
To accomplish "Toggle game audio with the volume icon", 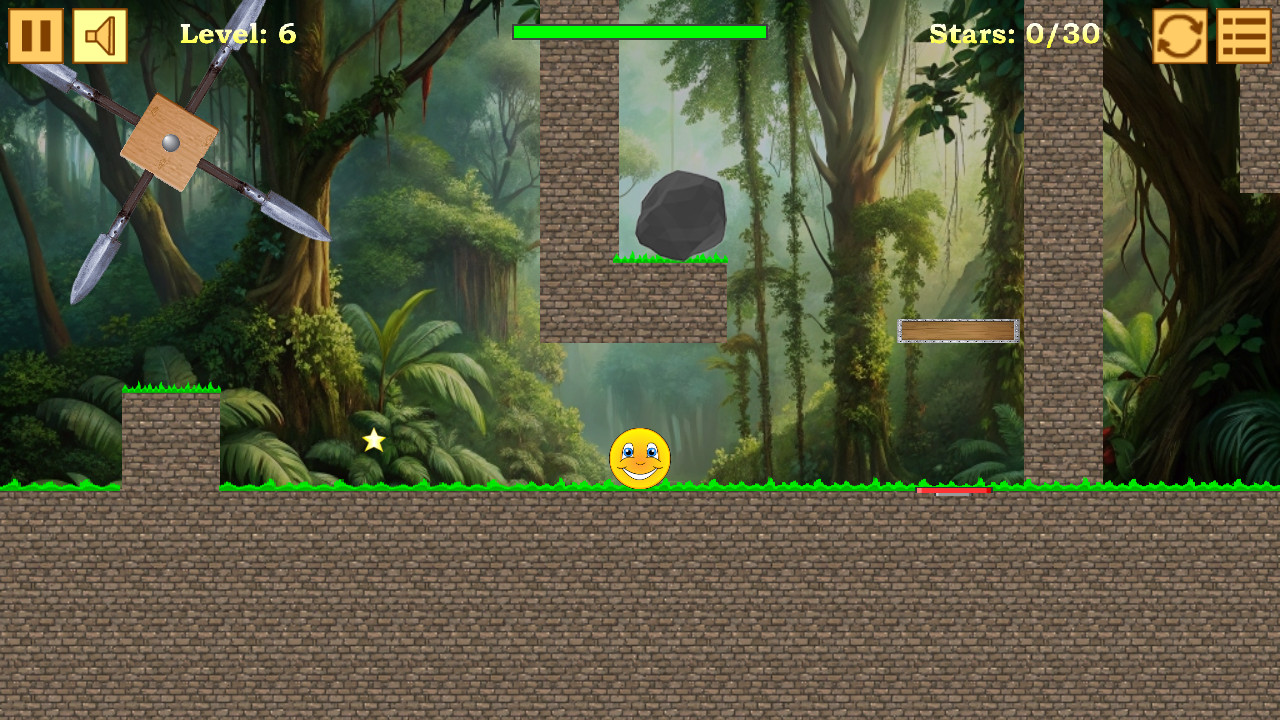I will coord(100,36).
